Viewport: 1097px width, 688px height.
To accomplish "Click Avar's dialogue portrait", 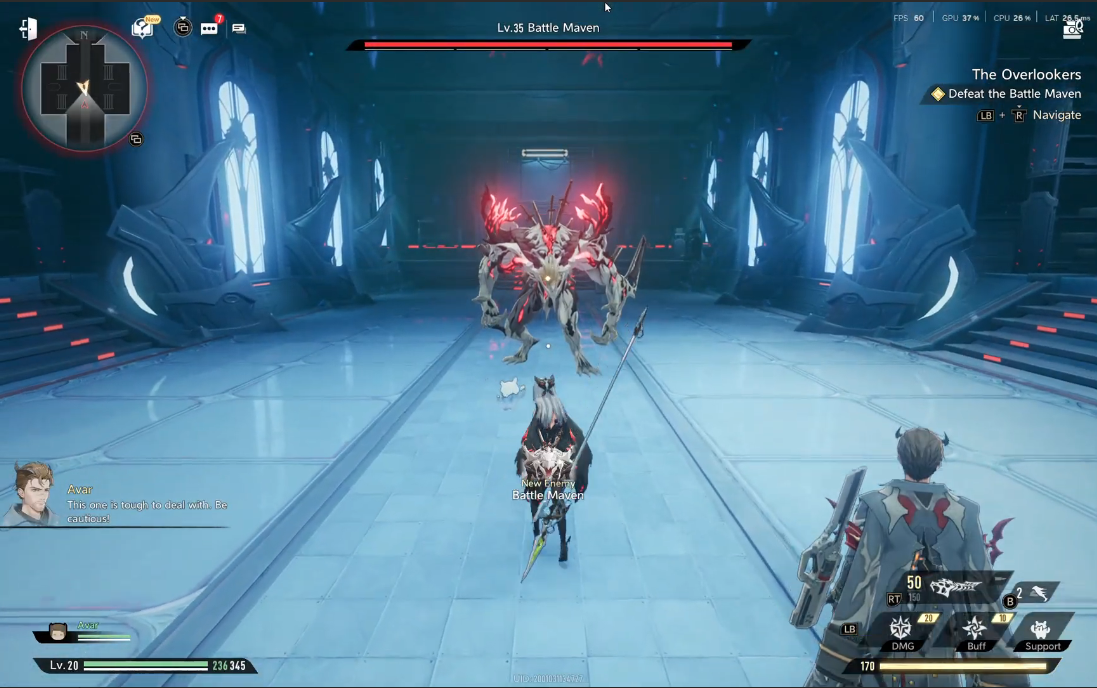I will [x=31, y=495].
